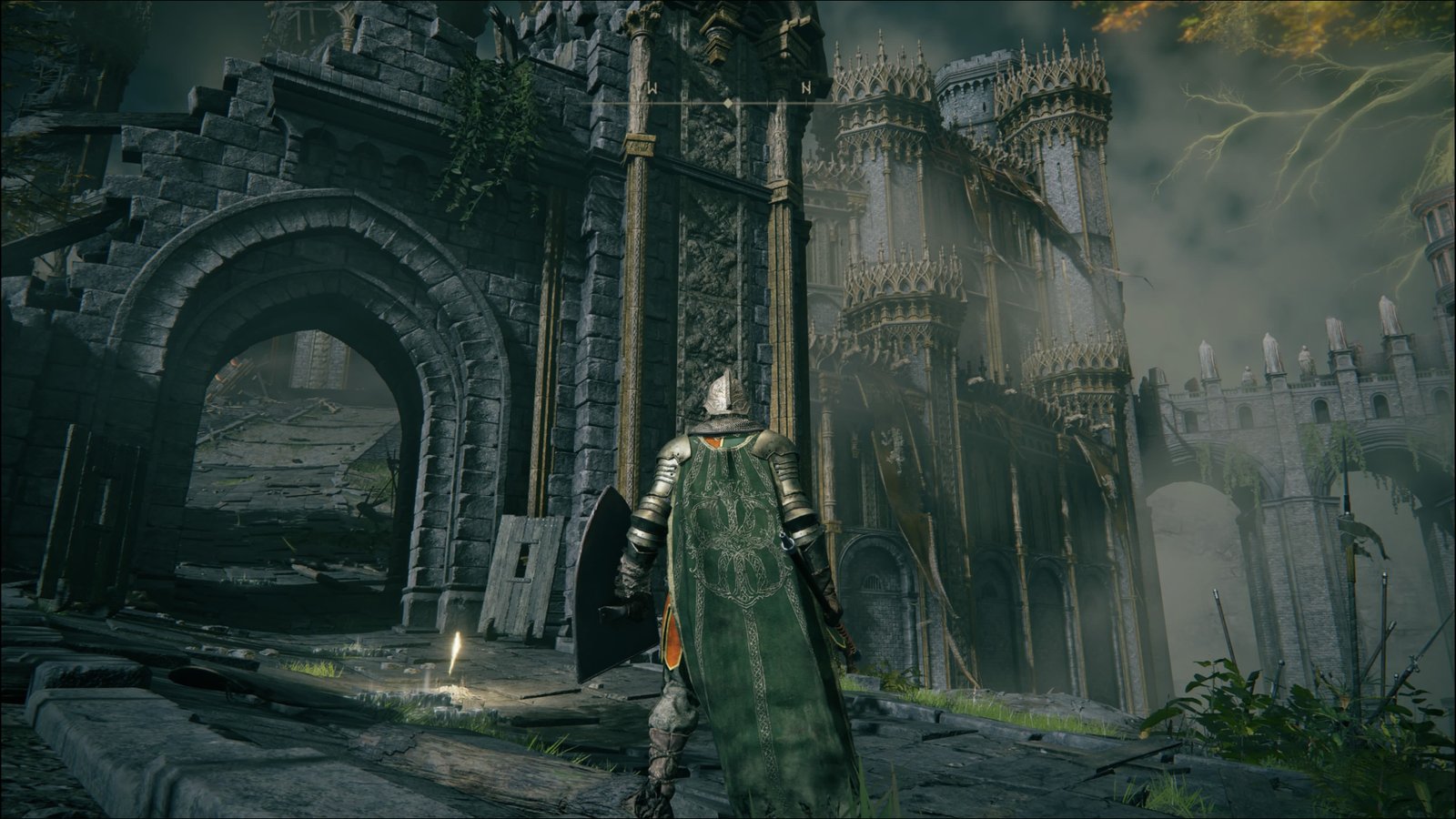Select the West marker on the compass
1456x819 pixels.
point(652,88)
